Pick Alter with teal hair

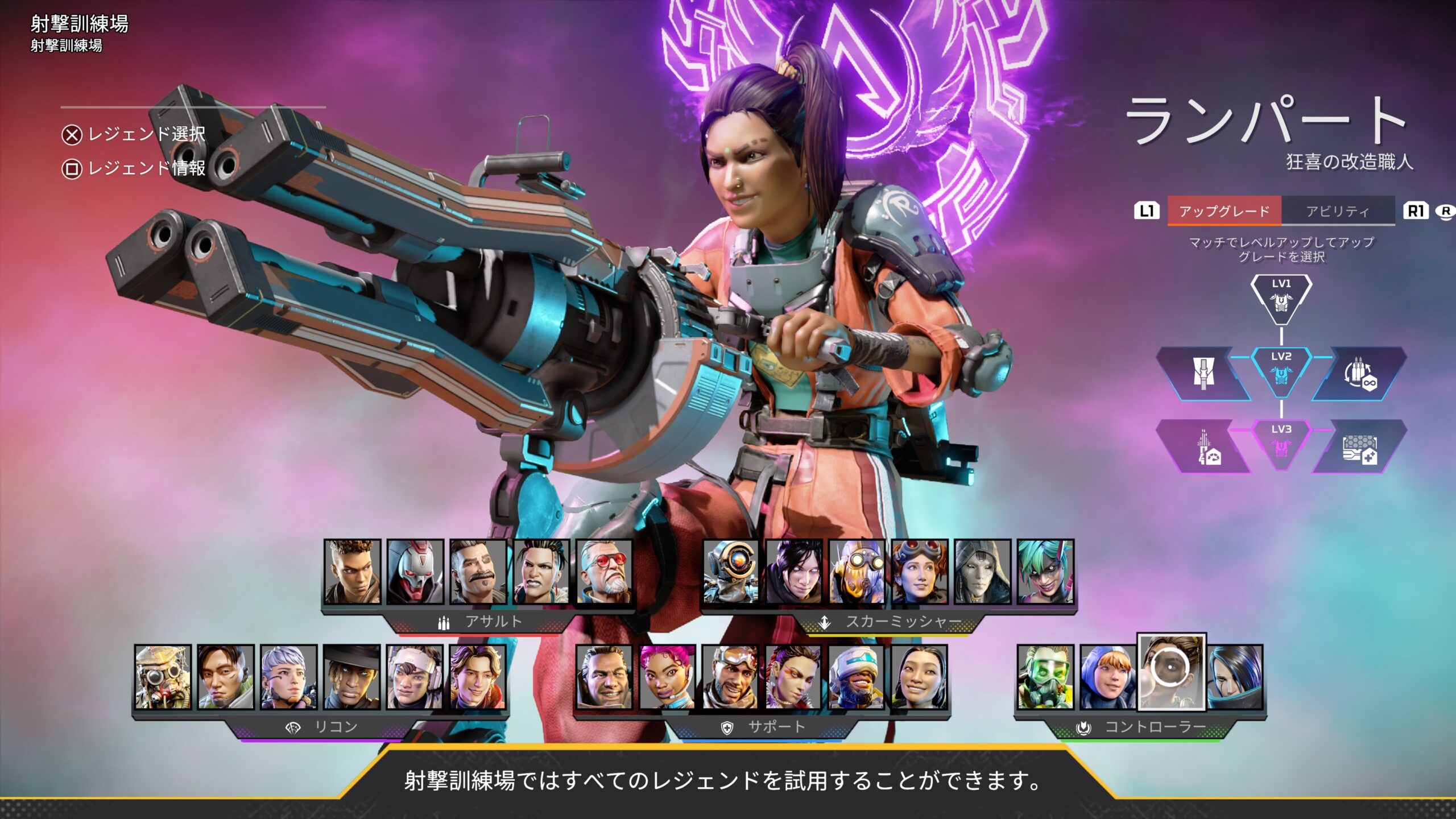(1045, 572)
